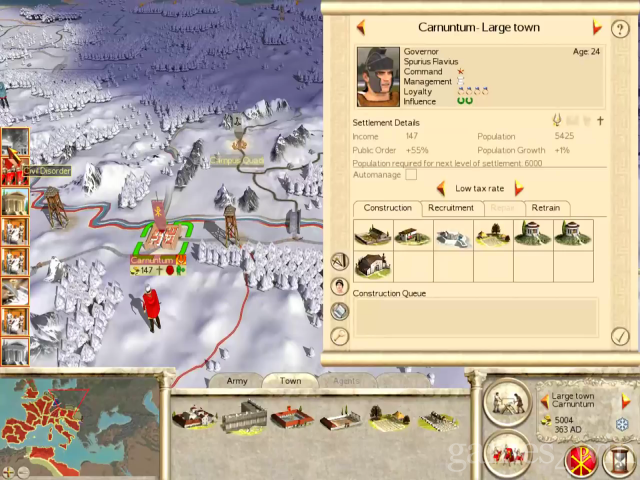Open help with the question mark button

pyautogui.click(x=622, y=30)
